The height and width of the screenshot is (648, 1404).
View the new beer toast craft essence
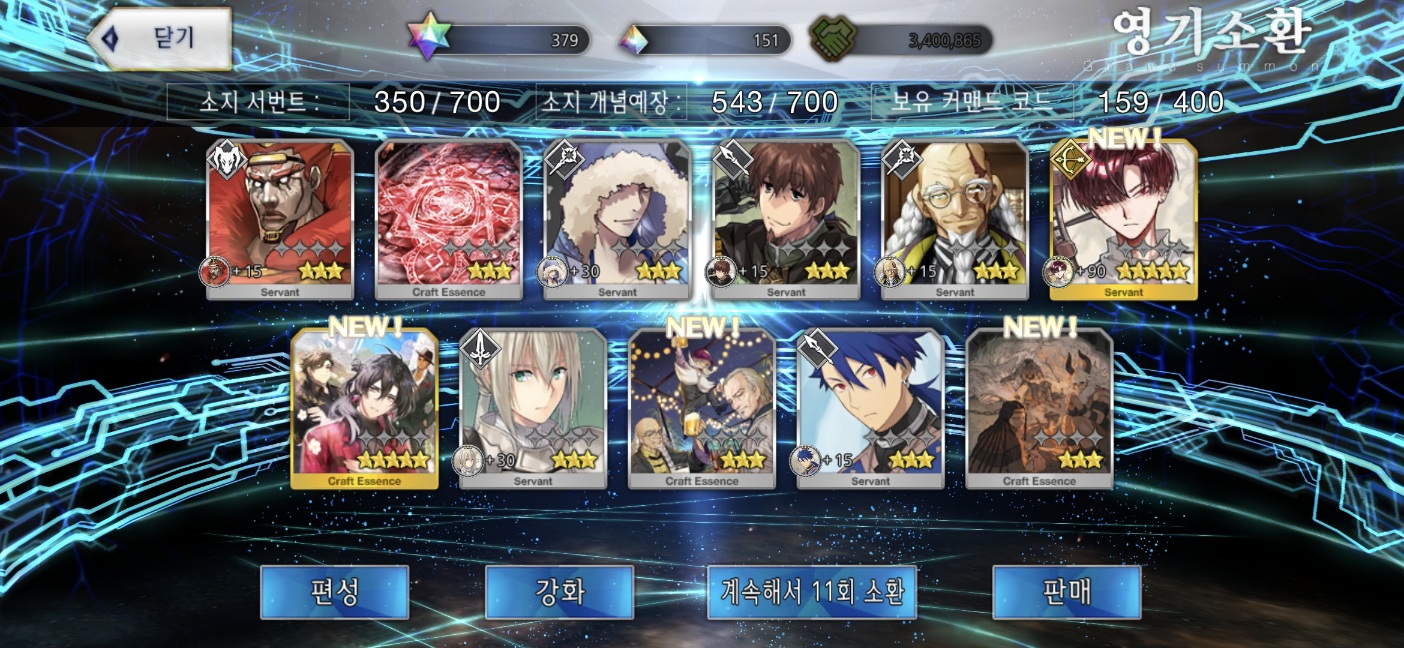click(702, 408)
